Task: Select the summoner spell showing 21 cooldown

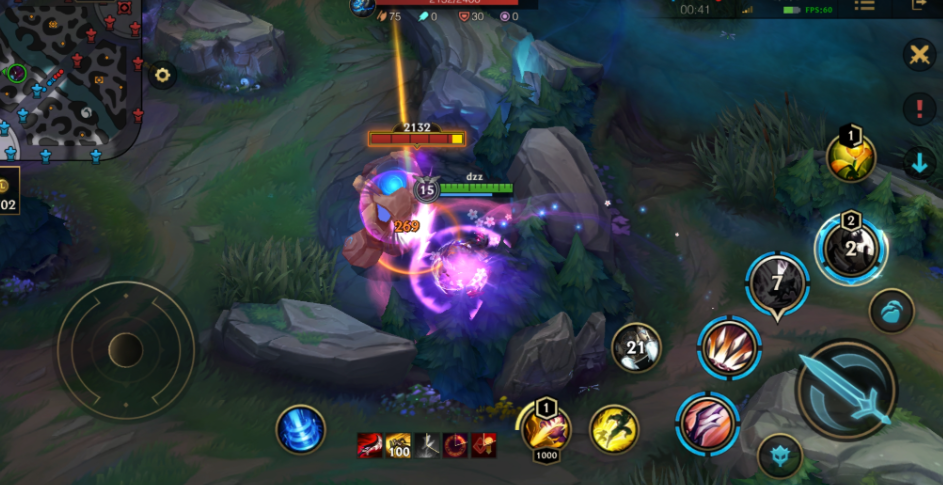Action: coord(636,348)
